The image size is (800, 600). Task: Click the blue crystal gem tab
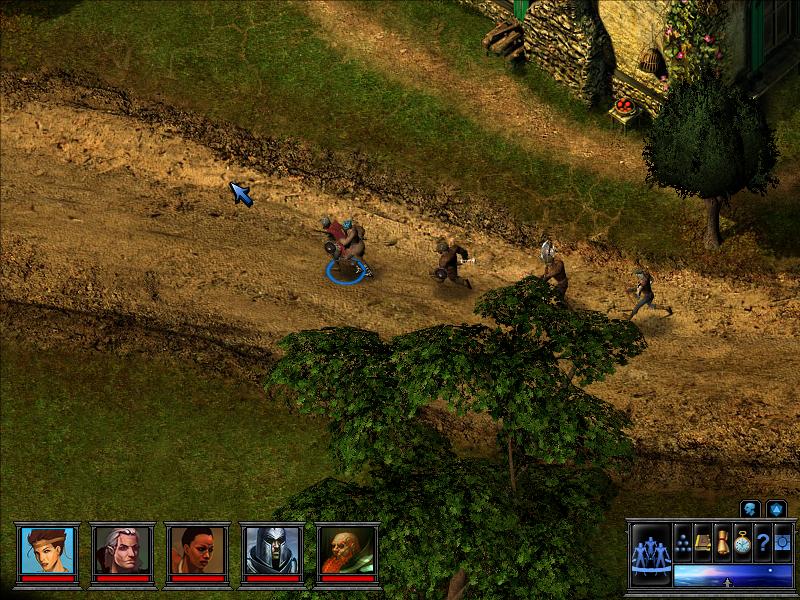click(777, 509)
